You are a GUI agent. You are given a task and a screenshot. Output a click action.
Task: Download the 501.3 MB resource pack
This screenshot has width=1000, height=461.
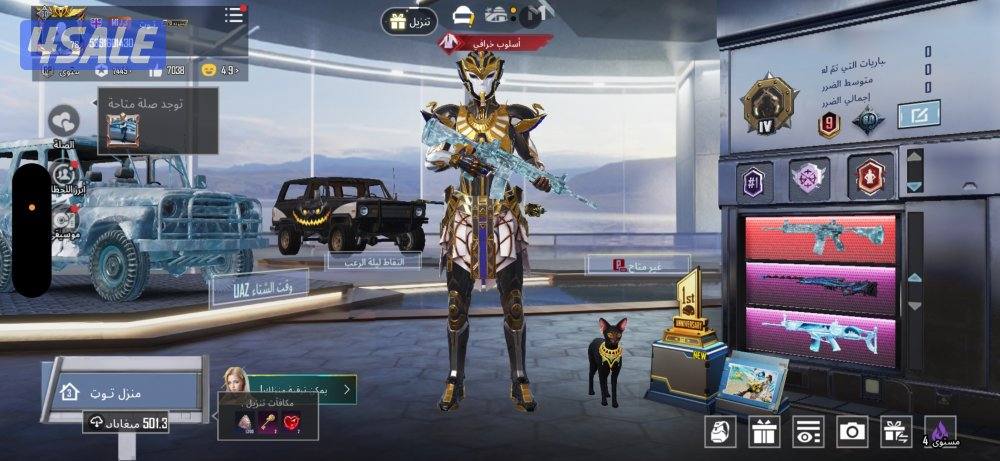tap(126, 423)
